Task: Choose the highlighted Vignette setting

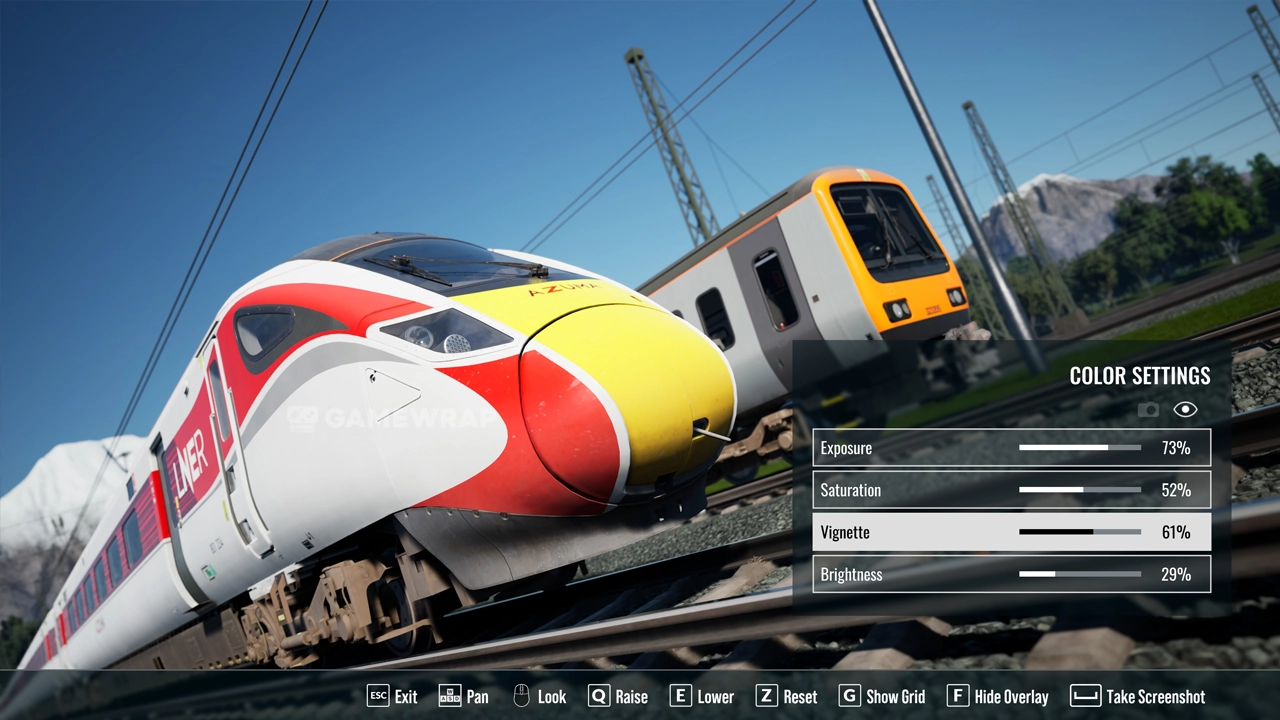Action: point(1011,532)
